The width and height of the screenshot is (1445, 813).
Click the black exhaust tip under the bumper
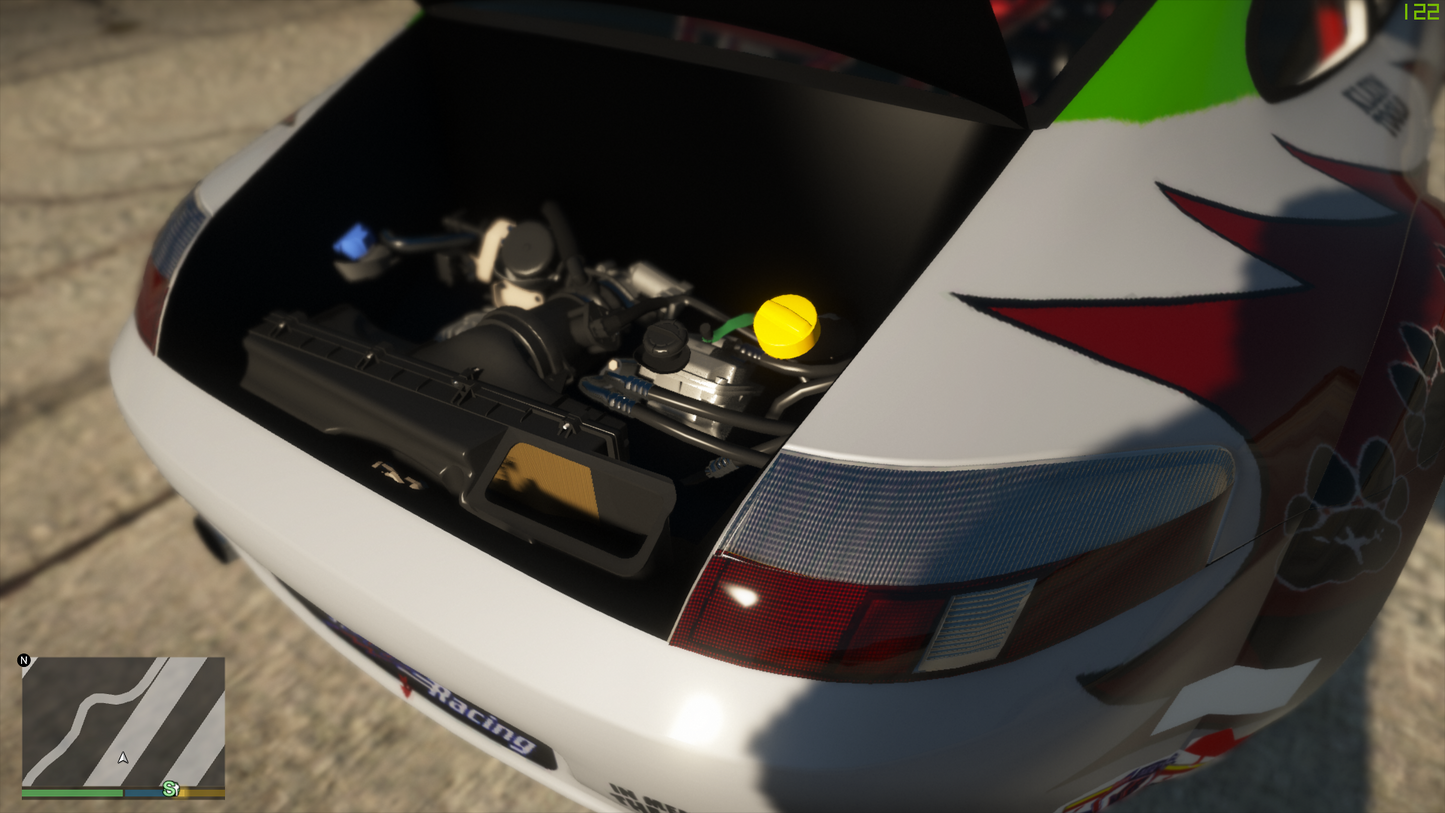coord(210,540)
